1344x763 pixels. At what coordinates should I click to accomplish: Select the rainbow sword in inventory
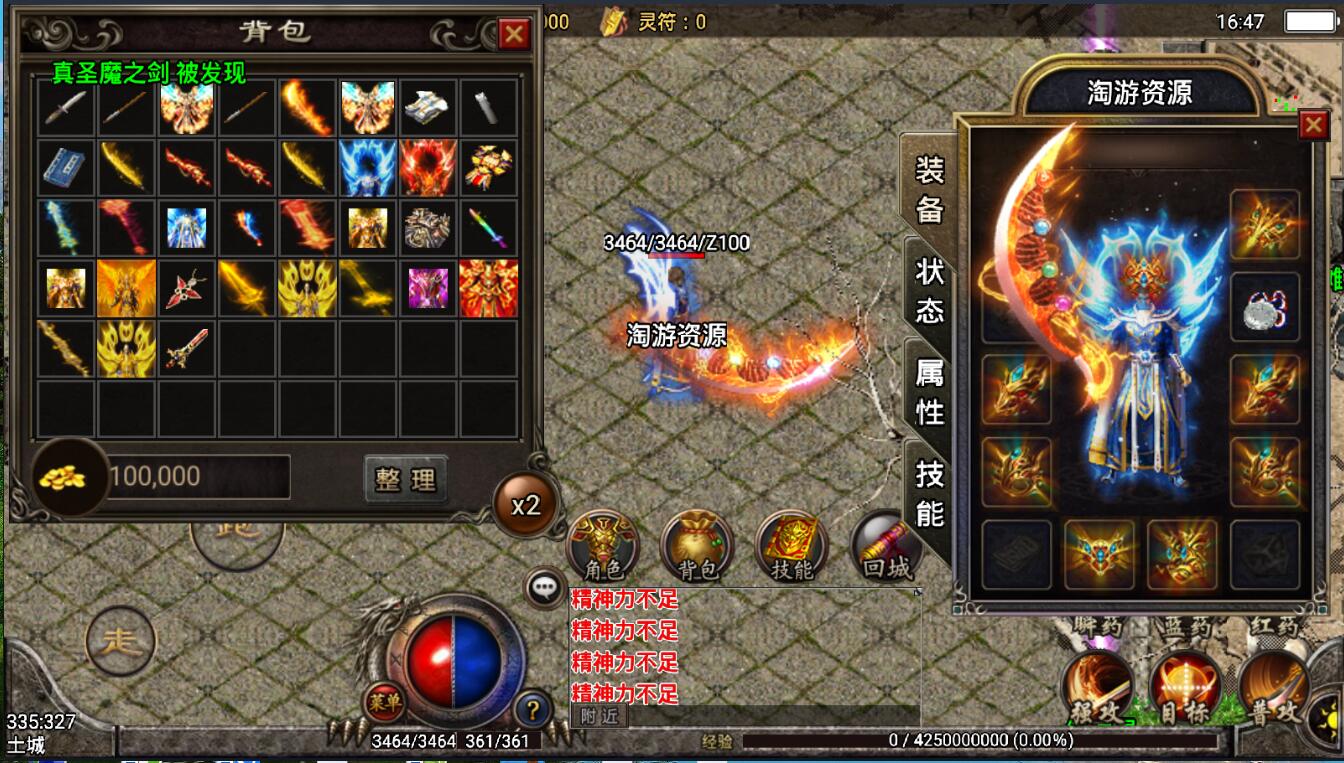click(488, 228)
